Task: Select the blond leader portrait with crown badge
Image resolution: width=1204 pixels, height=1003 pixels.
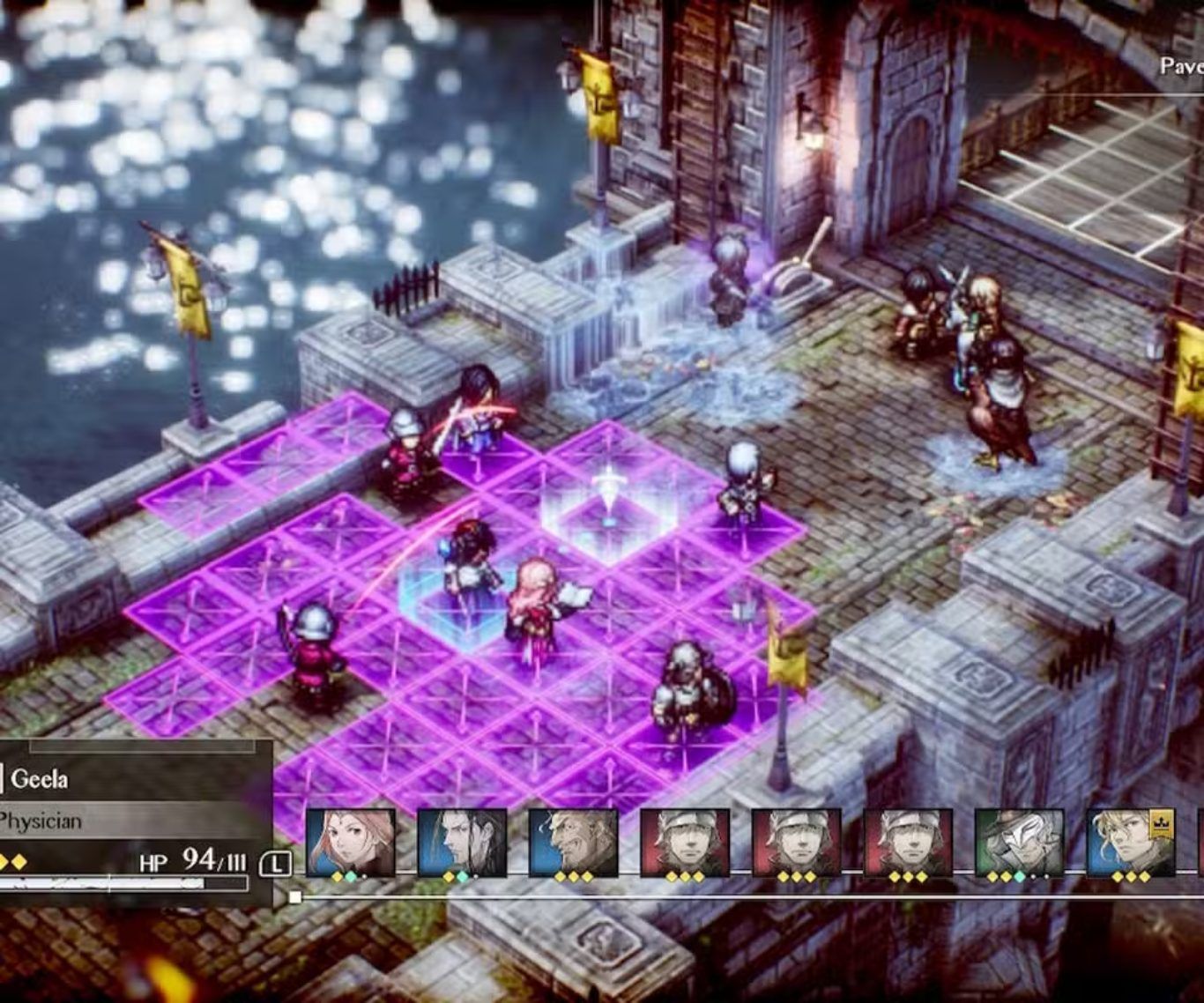Action: point(1130,842)
